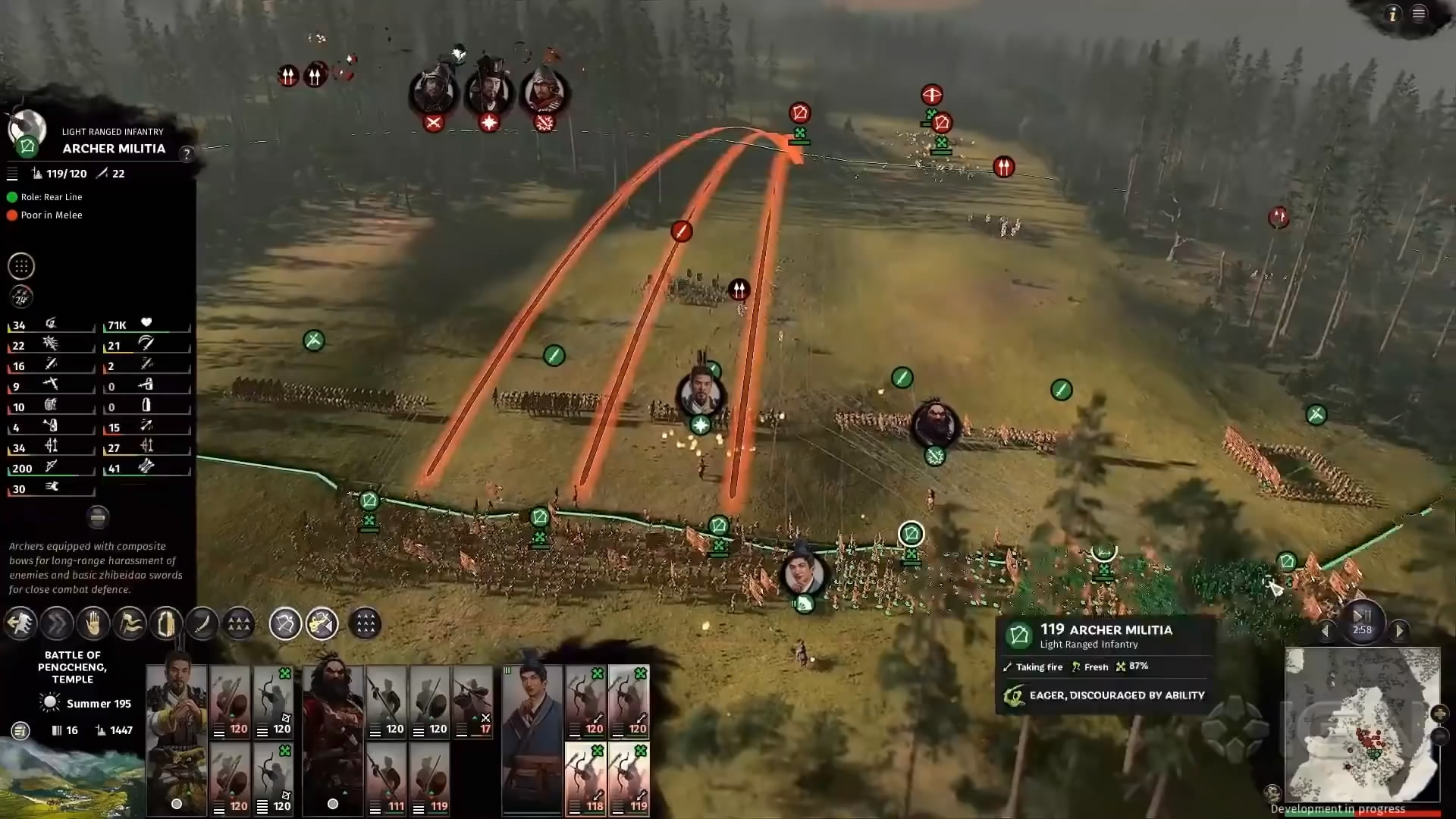Toggle skirmish mode archer icon
1456x819 pixels.
click(x=322, y=624)
